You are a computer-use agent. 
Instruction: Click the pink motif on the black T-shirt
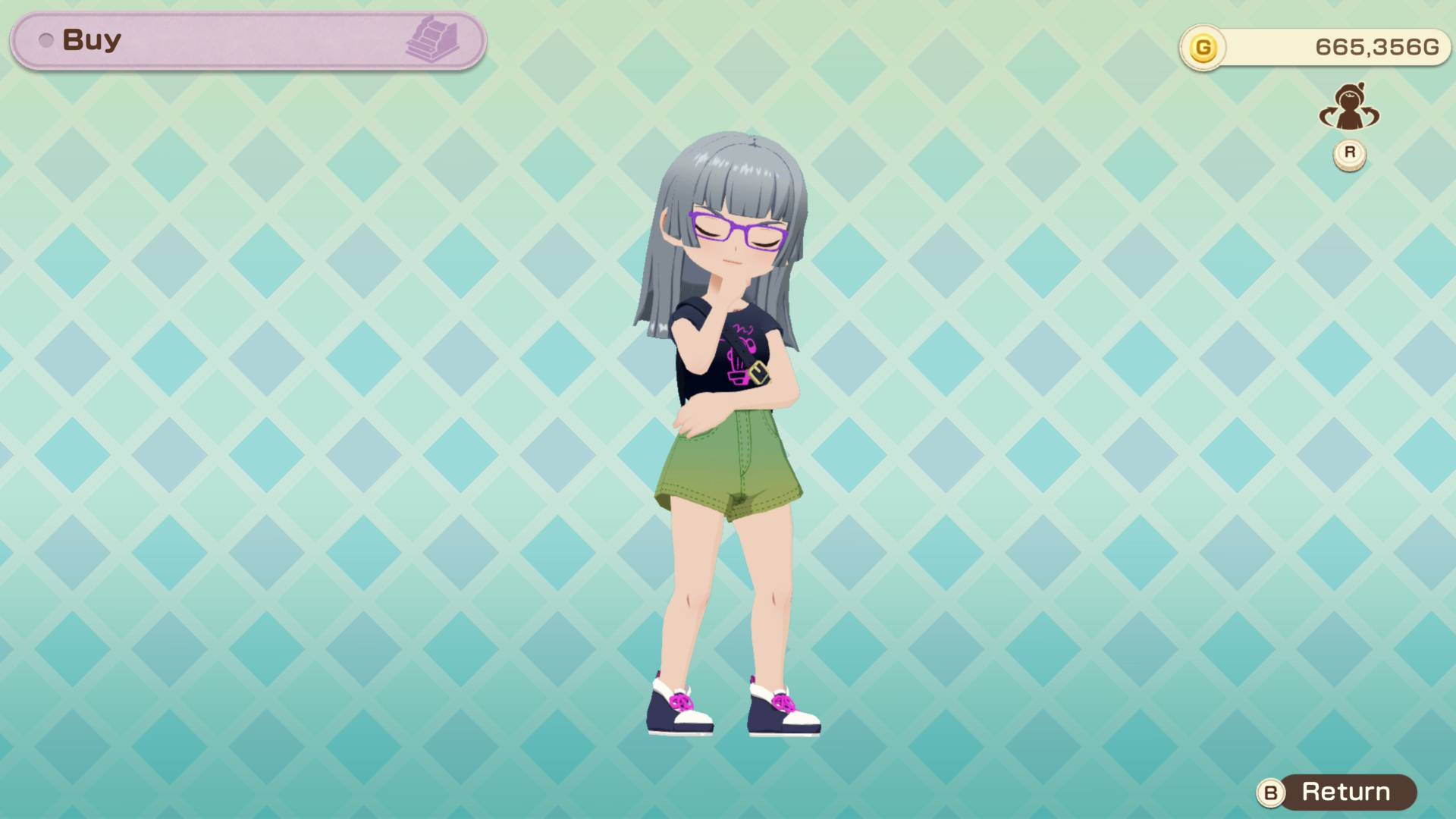pyautogui.click(x=739, y=353)
